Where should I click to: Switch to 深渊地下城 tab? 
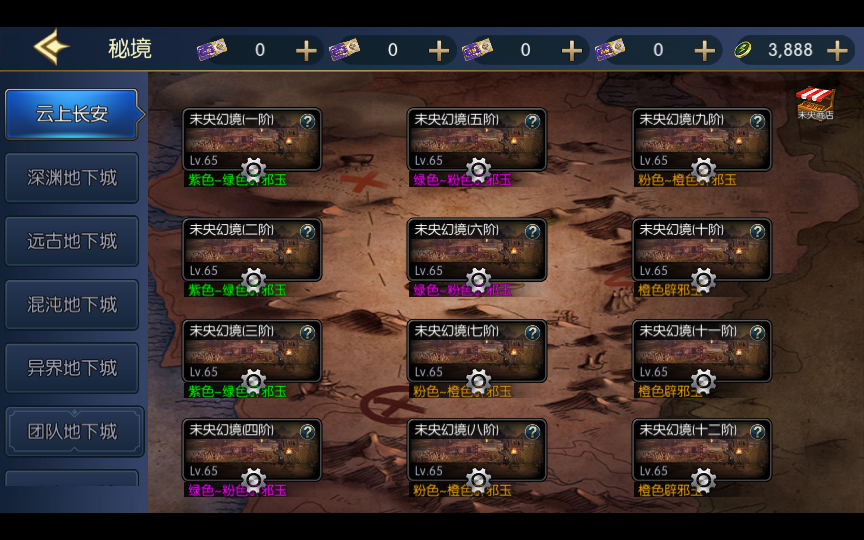pos(72,178)
